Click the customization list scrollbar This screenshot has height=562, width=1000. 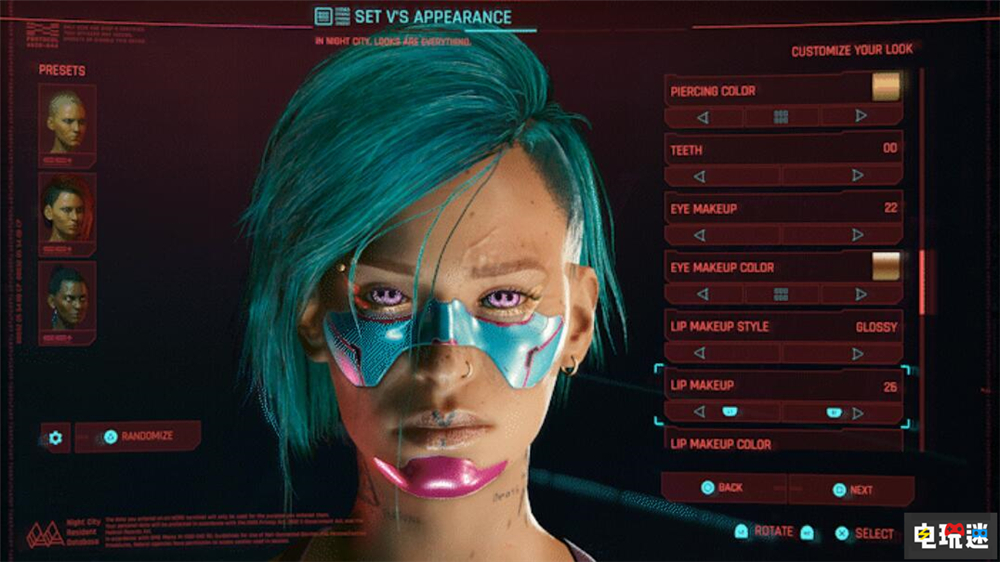pyautogui.click(x=922, y=280)
